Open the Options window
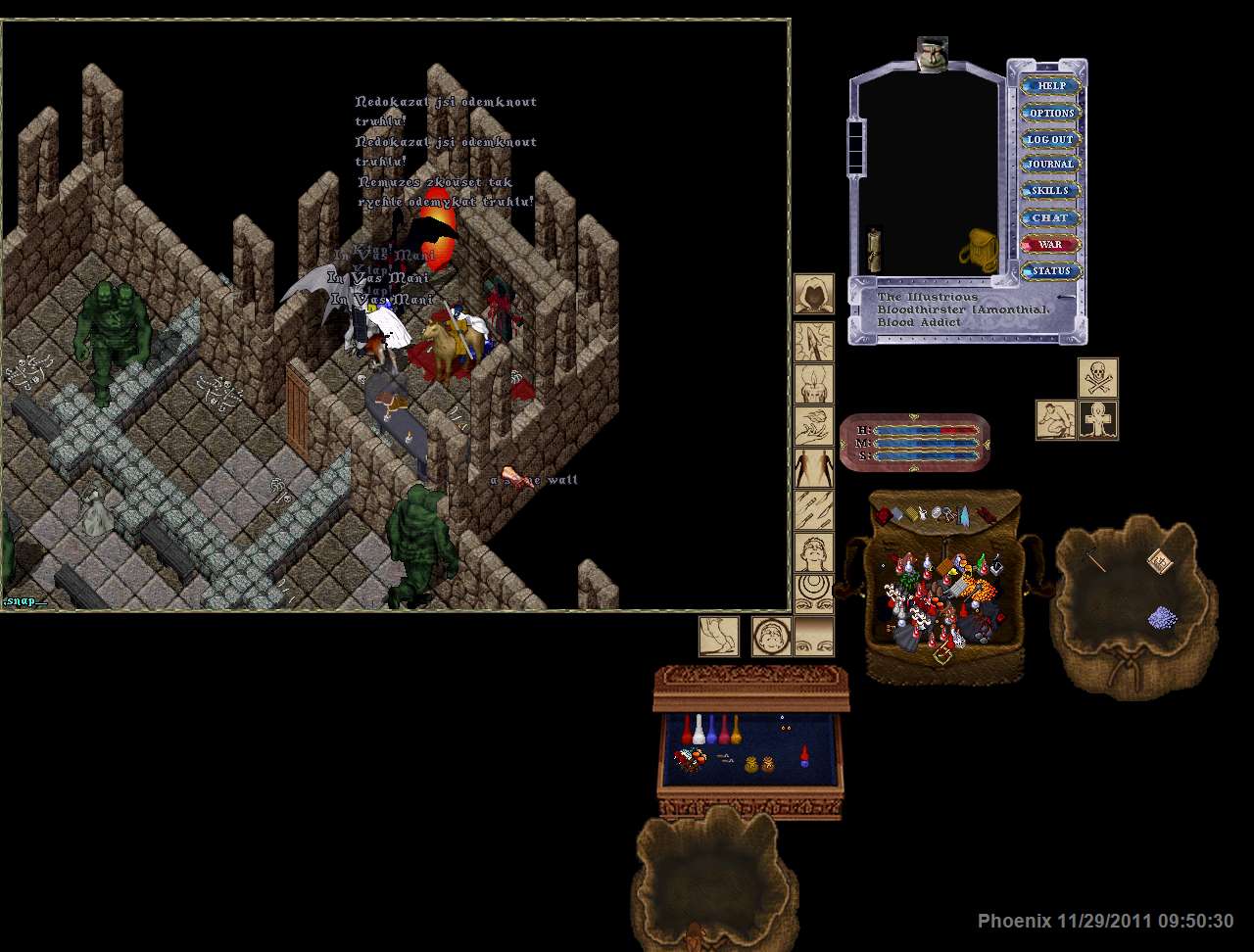Image resolution: width=1254 pixels, height=952 pixels. tap(1051, 113)
